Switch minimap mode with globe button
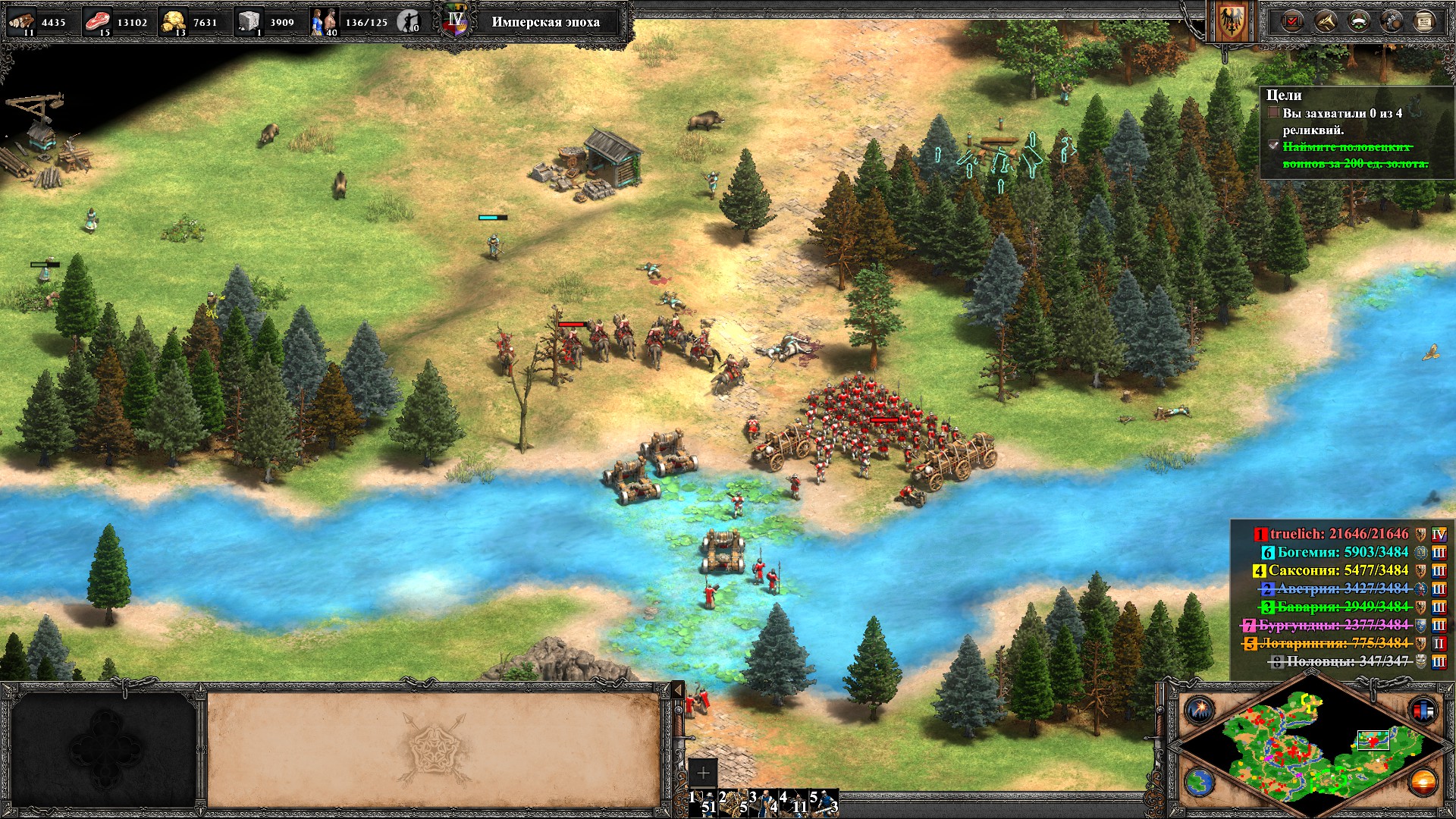This screenshot has height=819, width=1456. click(1200, 782)
